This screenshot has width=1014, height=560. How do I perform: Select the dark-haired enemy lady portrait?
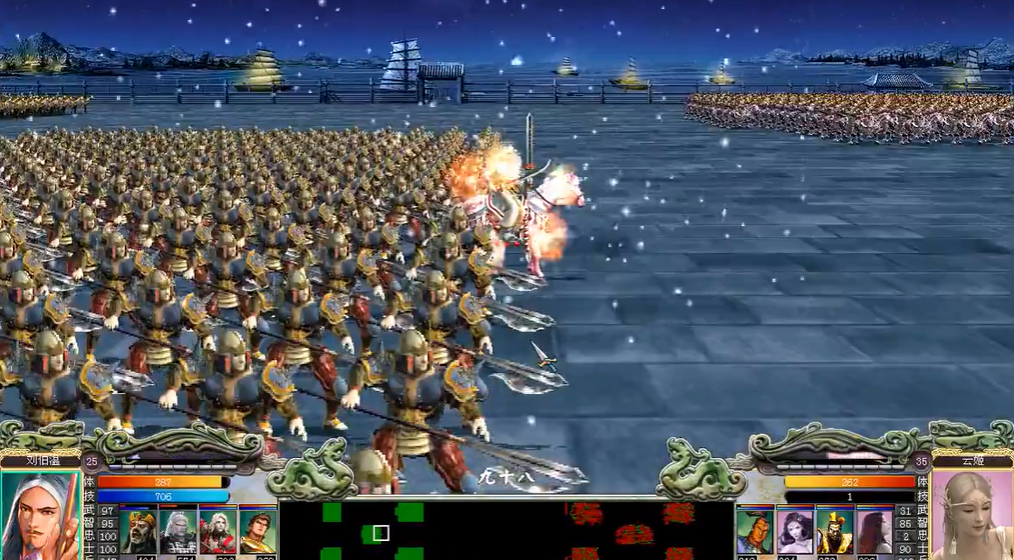[x=795, y=532]
